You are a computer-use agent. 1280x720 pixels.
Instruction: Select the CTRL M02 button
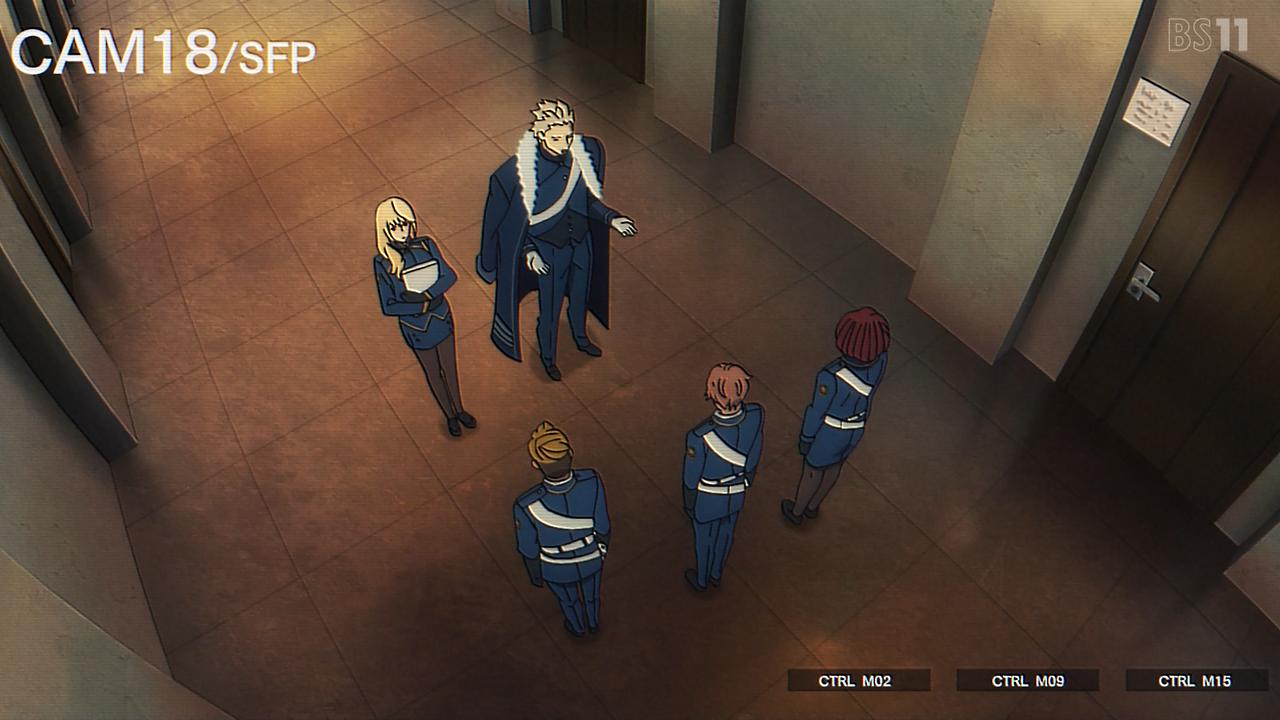tap(858, 681)
